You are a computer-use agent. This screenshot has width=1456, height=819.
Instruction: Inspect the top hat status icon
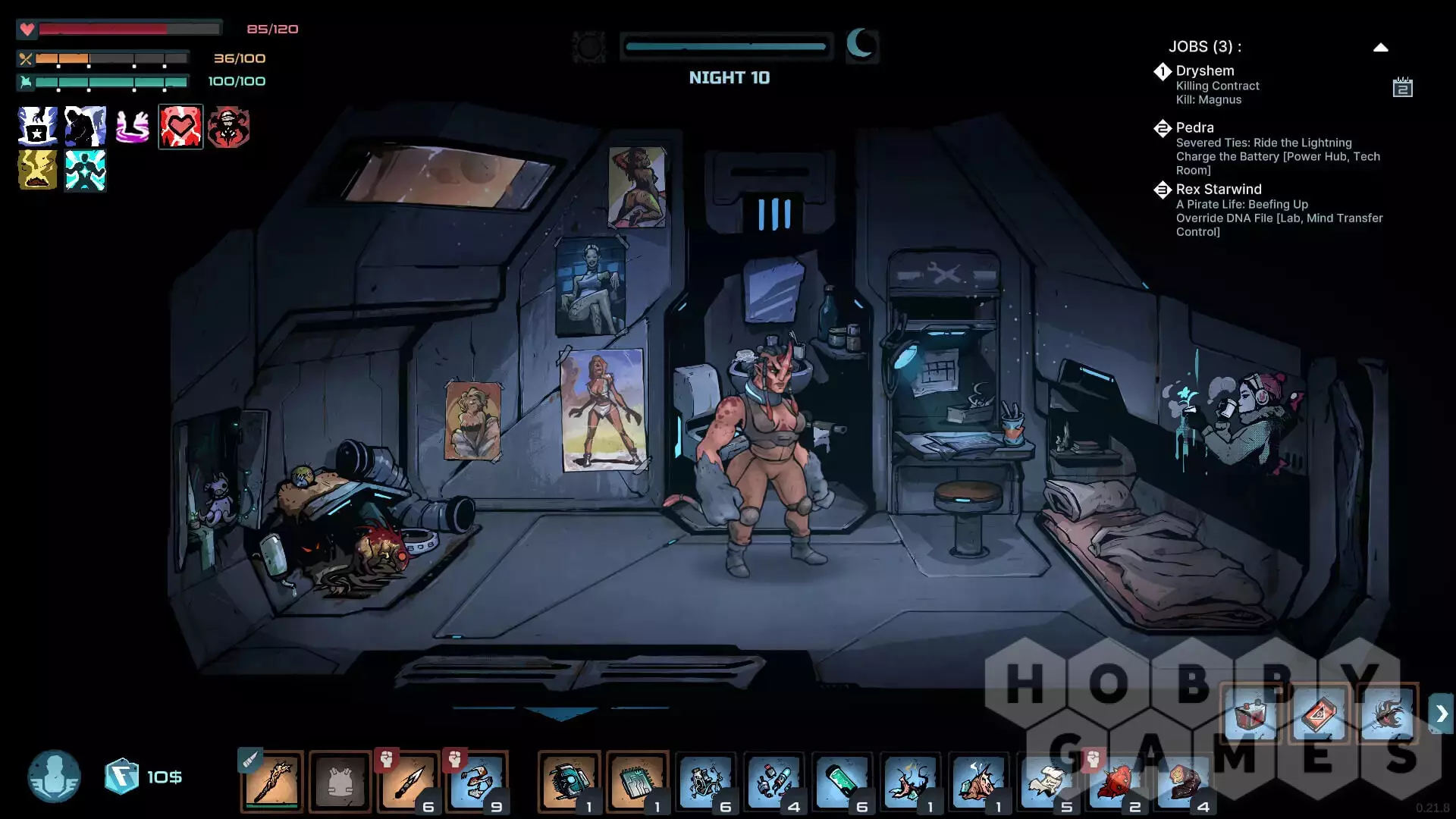37,127
